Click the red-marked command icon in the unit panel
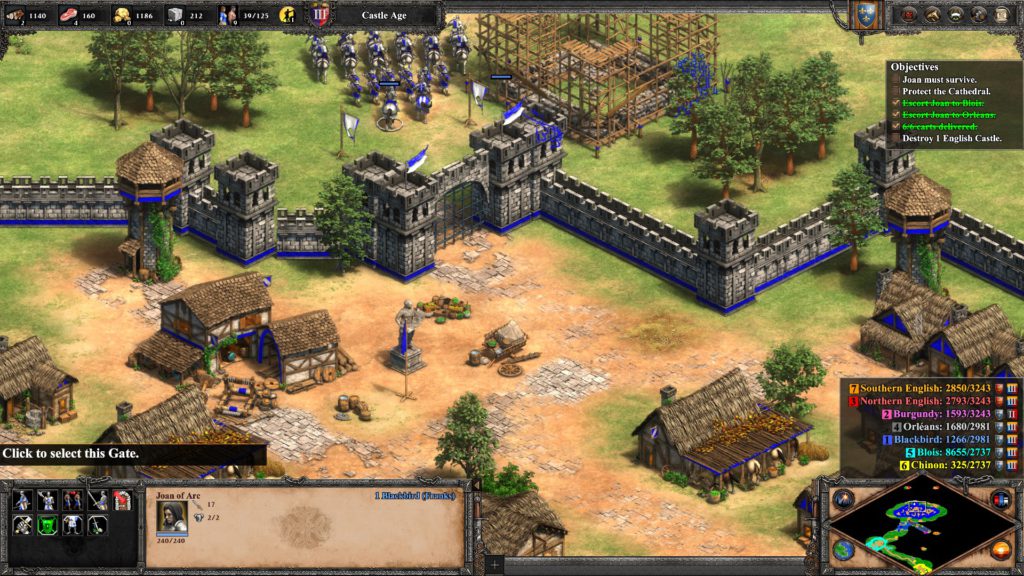The width and height of the screenshot is (1024, 576). pyautogui.click(x=123, y=500)
